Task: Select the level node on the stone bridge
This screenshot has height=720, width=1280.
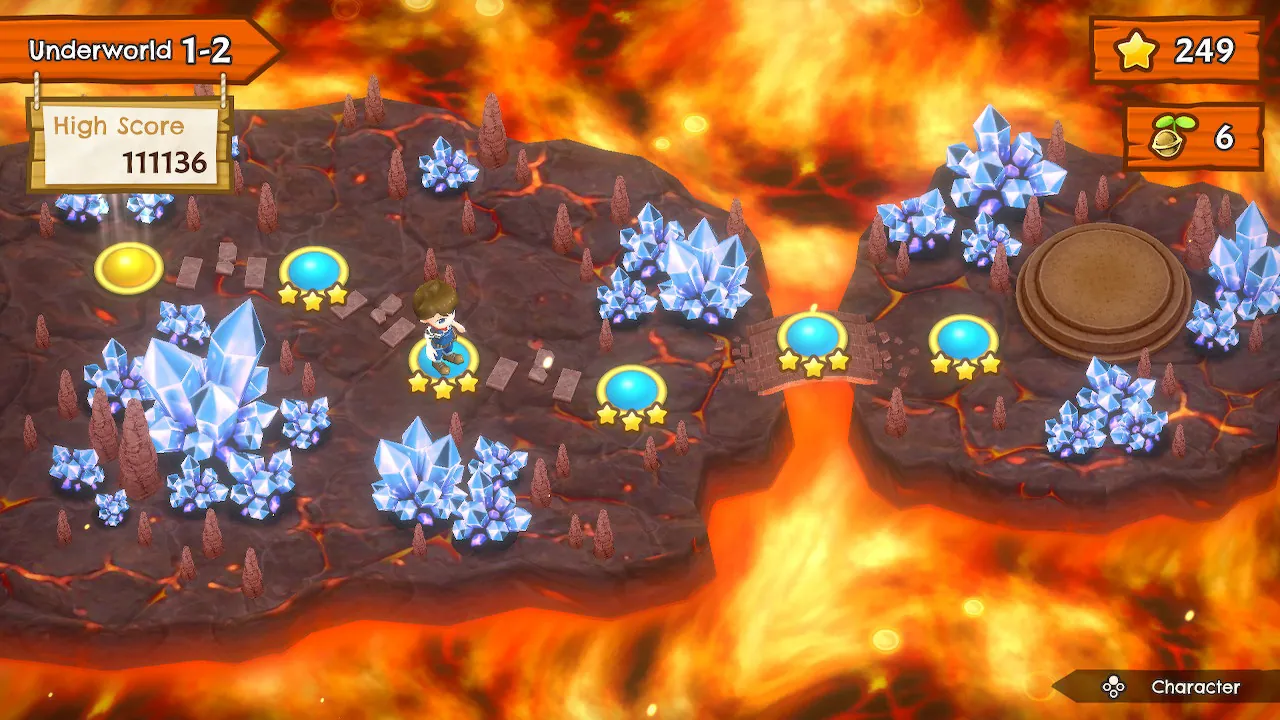Action: click(x=810, y=336)
